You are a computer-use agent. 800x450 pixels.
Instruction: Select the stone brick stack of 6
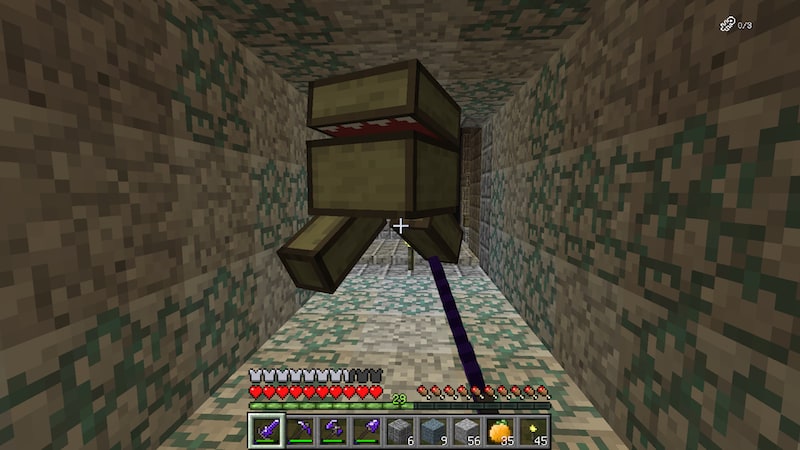click(x=400, y=430)
